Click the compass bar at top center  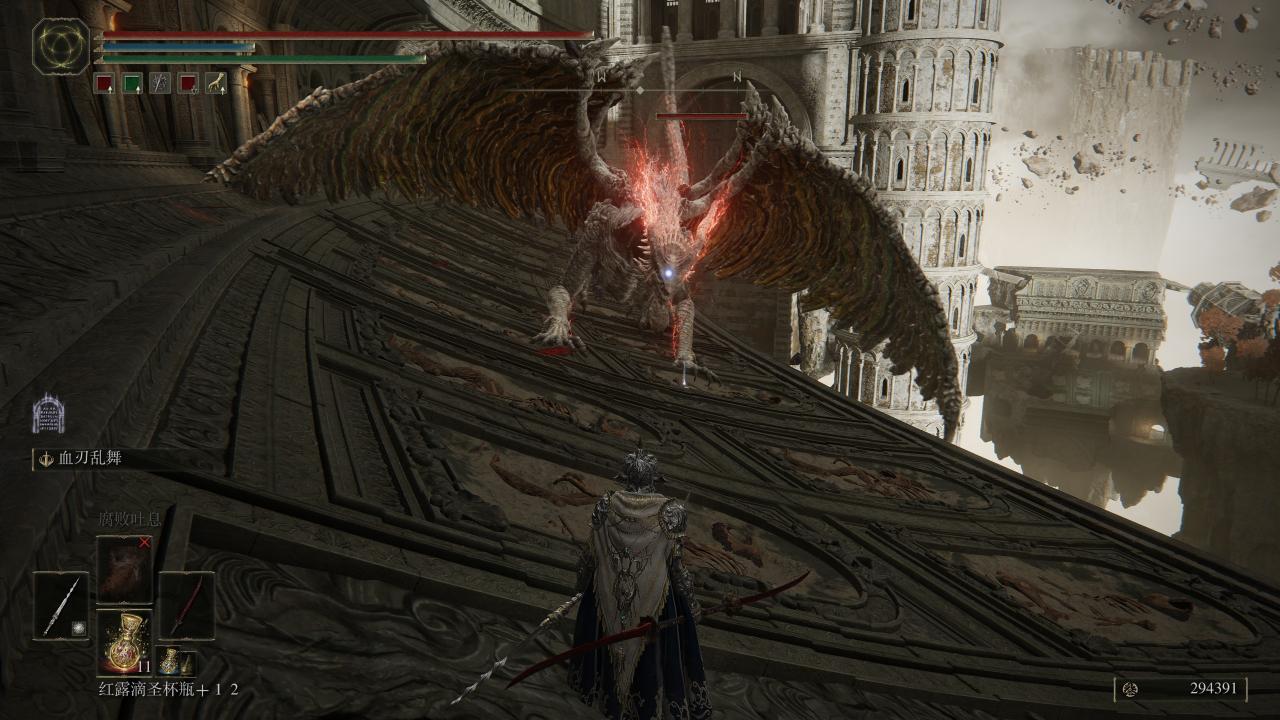pos(640,88)
